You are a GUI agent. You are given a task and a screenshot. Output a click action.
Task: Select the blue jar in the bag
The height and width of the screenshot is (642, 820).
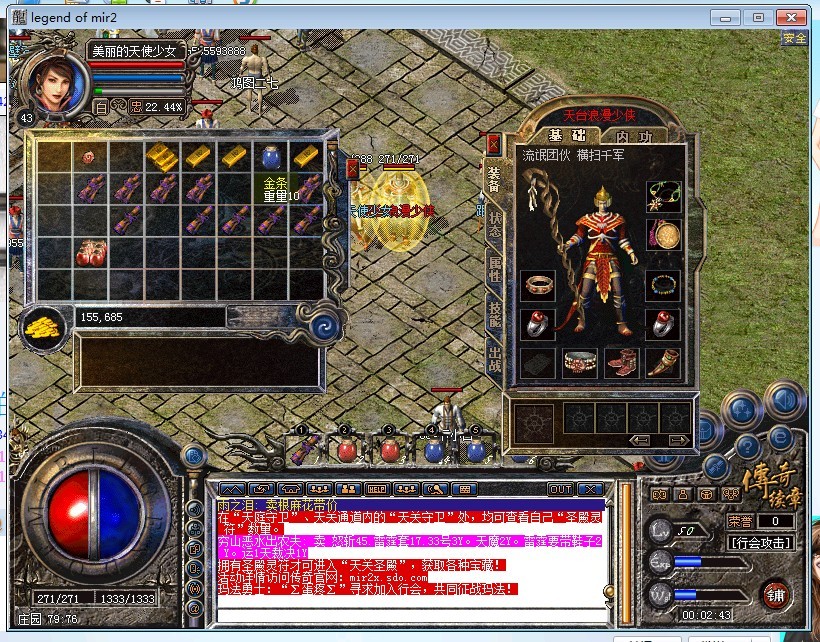(x=269, y=156)
